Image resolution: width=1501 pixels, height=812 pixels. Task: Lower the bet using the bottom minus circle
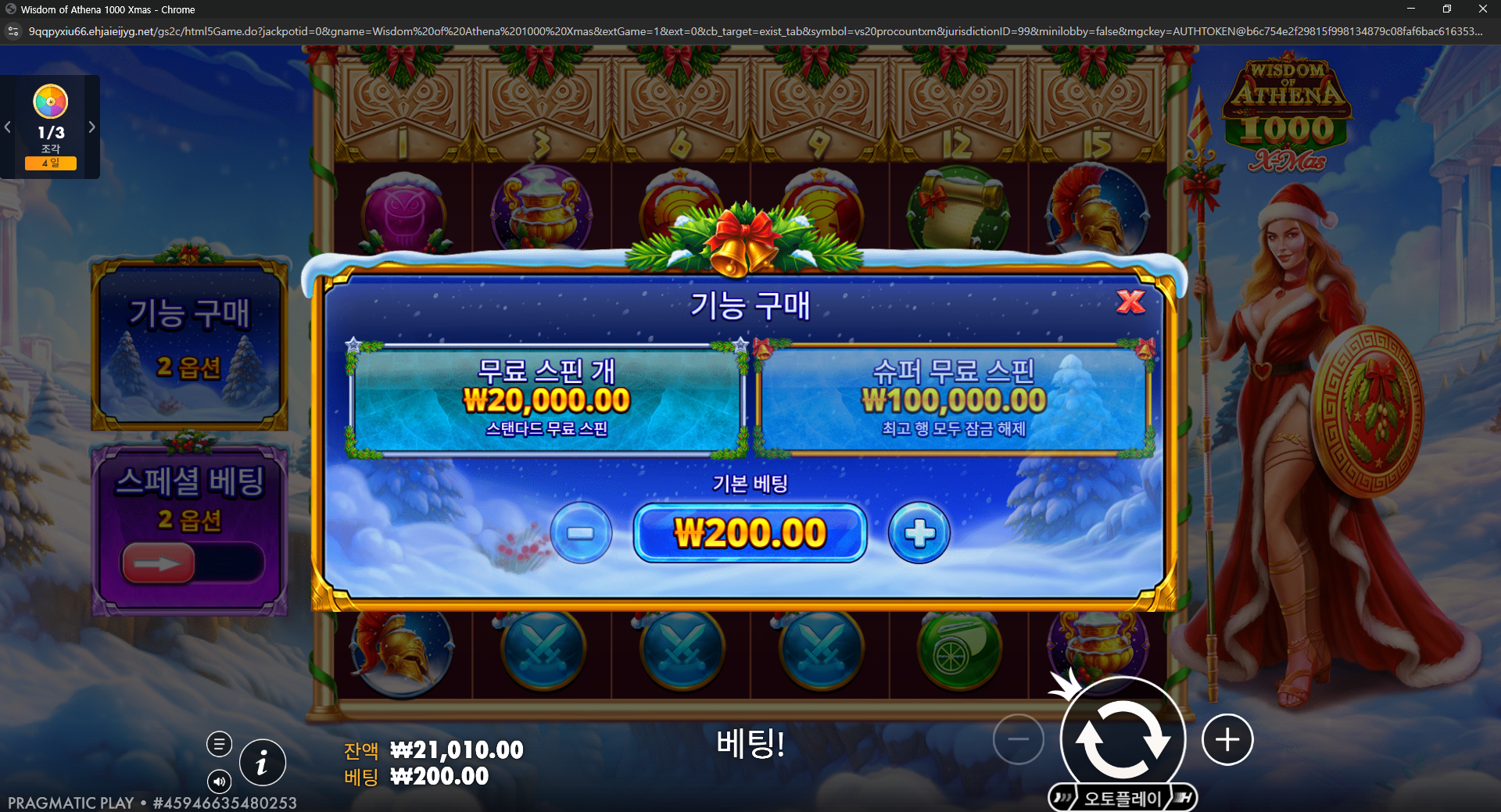pyautogui.click(x=1018, y=739)
